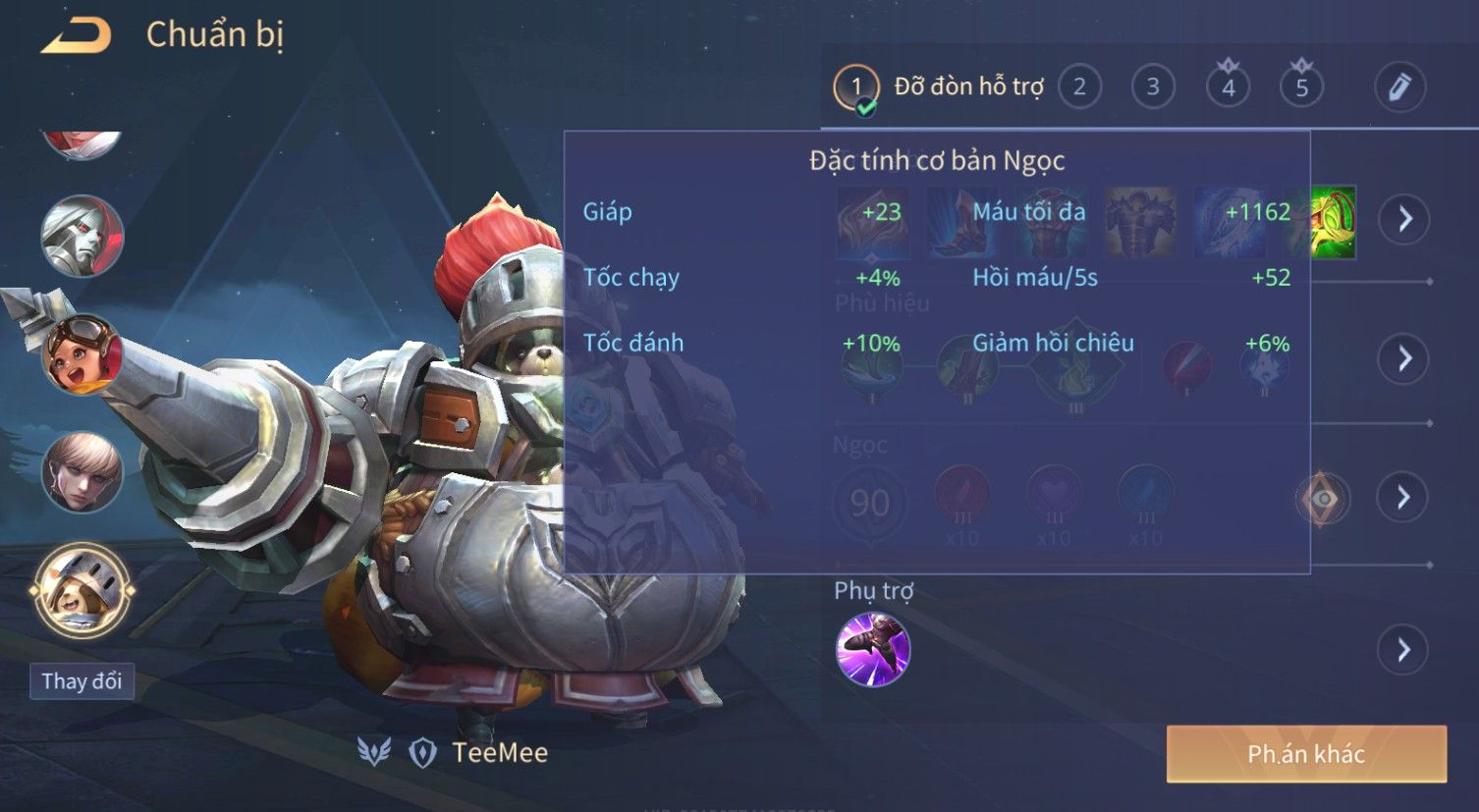Image resolution: width=1479 pixels, height=812 pixels.
Task: Select the white-masked red-eyed hero portrait
Action: (x=82, y=236)
